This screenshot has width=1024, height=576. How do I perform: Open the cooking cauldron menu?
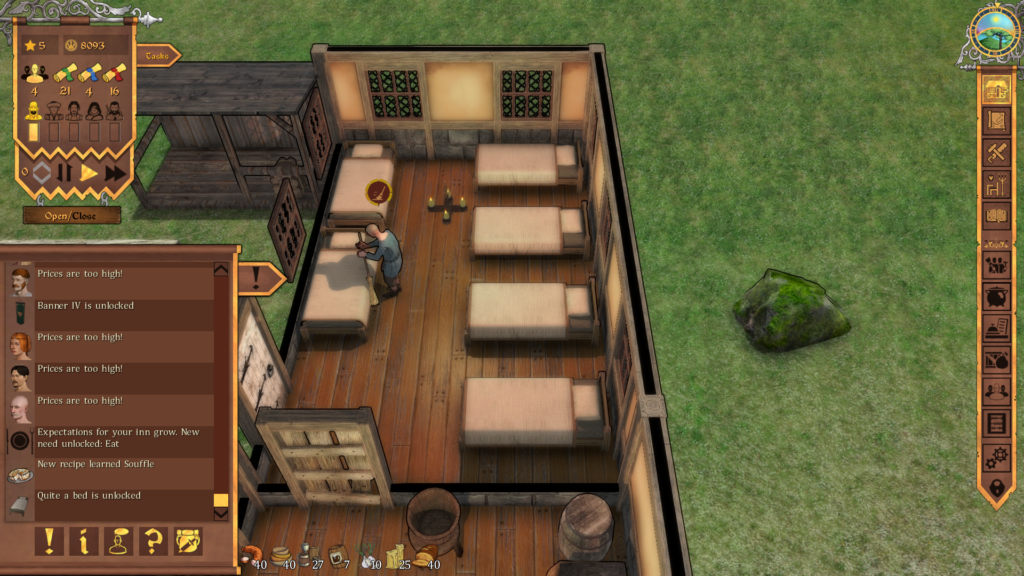pyautogui.click(x=995, y=297)
